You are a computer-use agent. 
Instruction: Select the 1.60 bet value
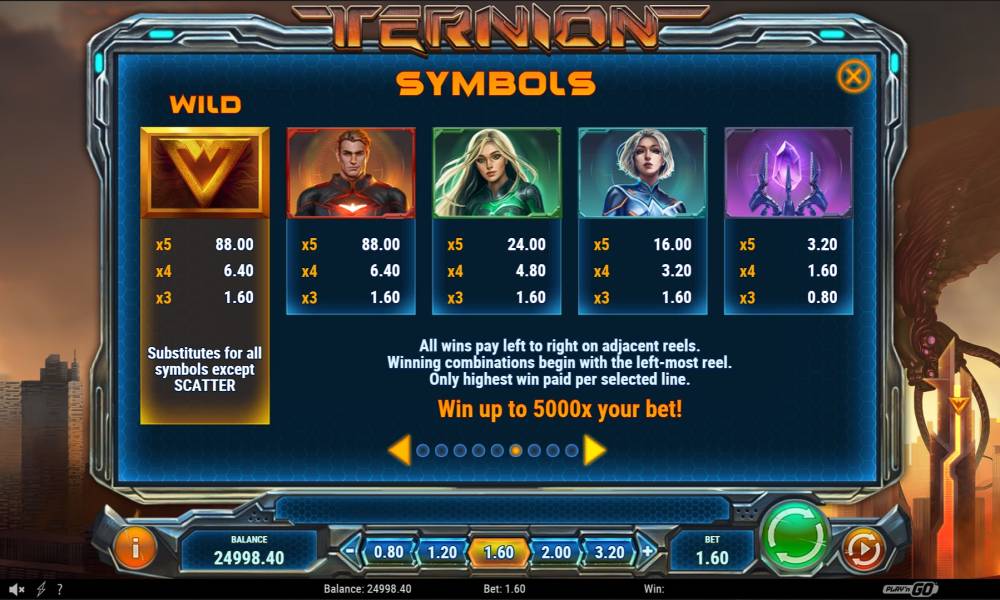(x=498, y=552)
